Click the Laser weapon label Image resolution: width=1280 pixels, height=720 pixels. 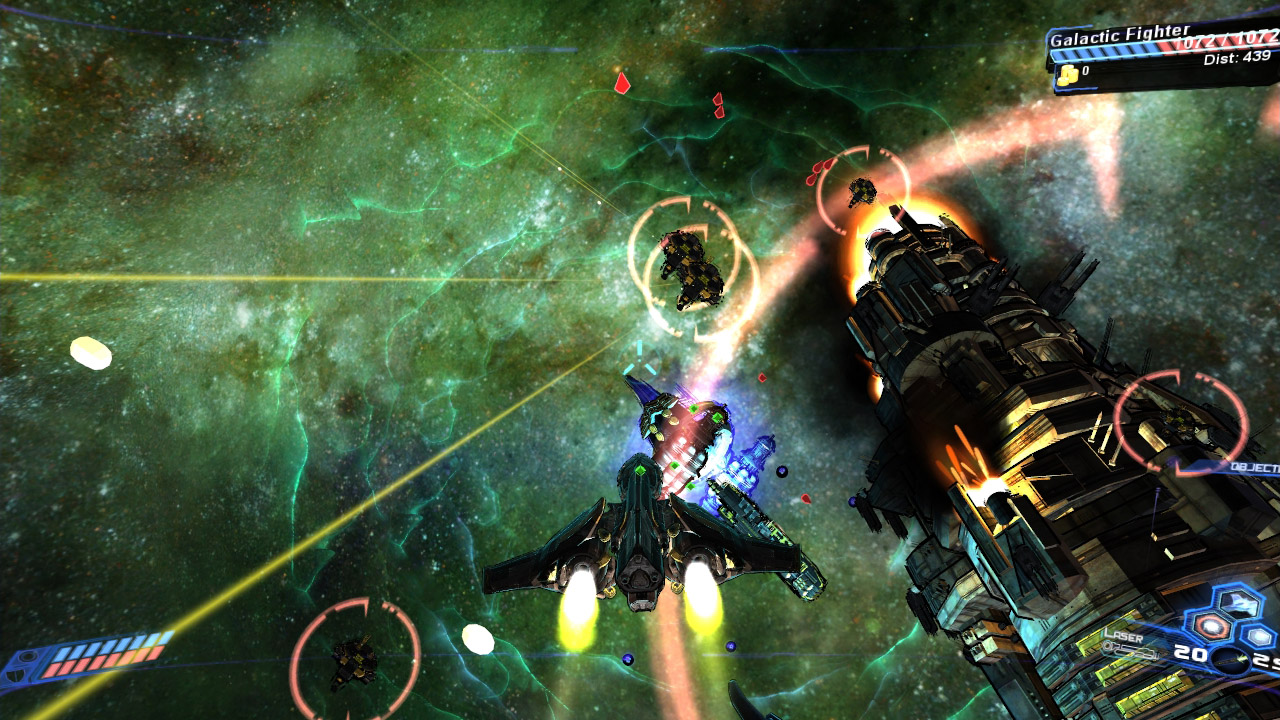pos(1123,634)
